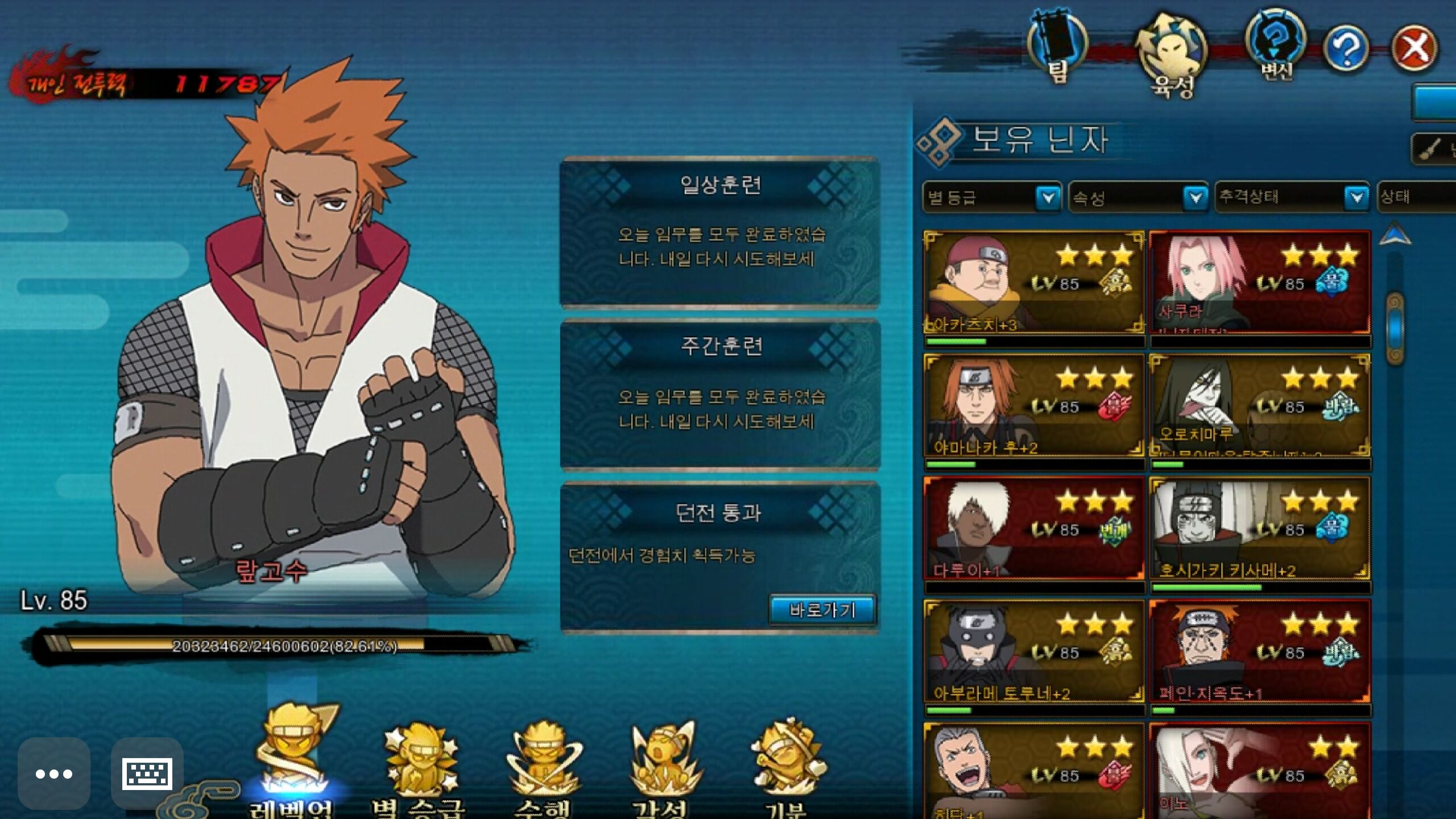Open the question mark help button
The width and height of the screenshot is (1456, 819).
tap(1346, 48)
